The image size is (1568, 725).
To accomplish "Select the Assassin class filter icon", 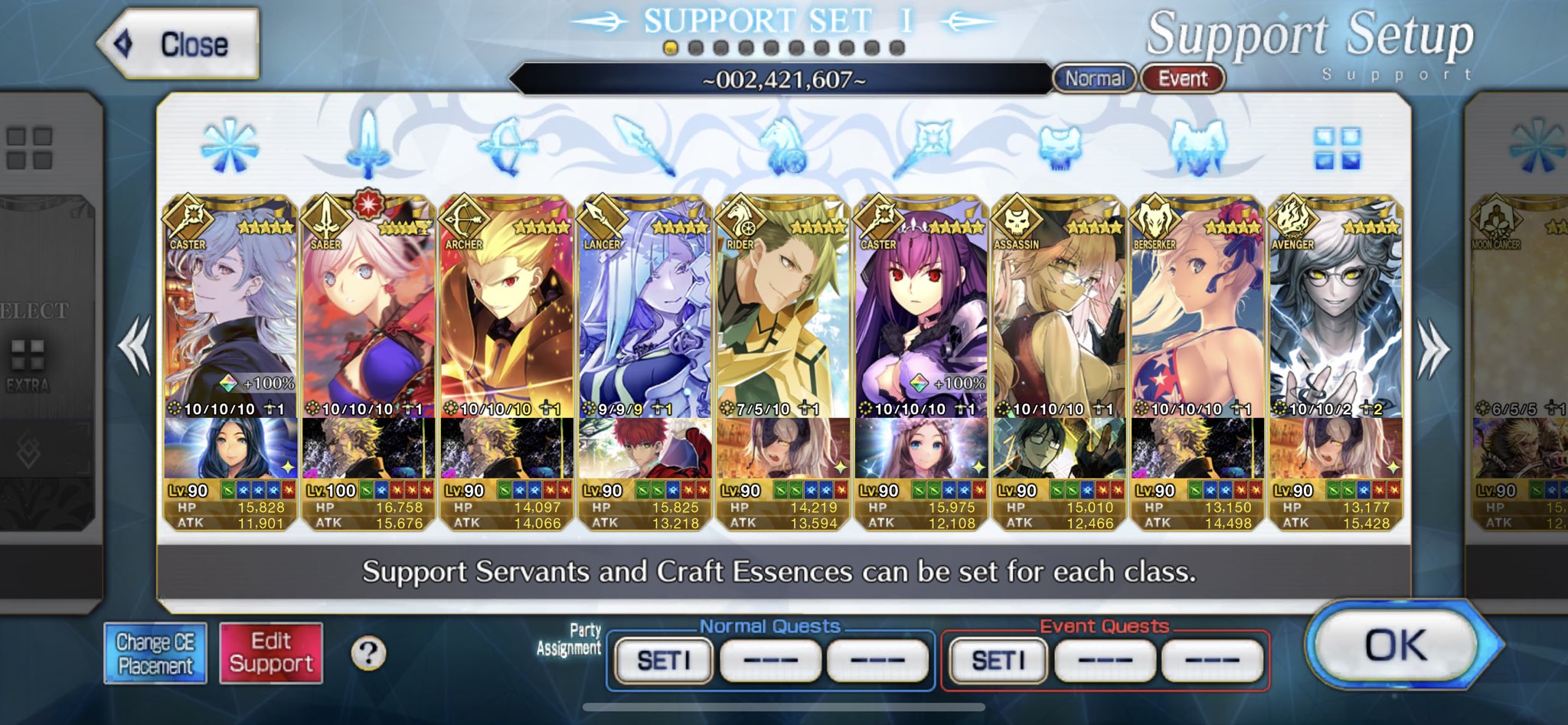I will click(x=1060, y=147).
